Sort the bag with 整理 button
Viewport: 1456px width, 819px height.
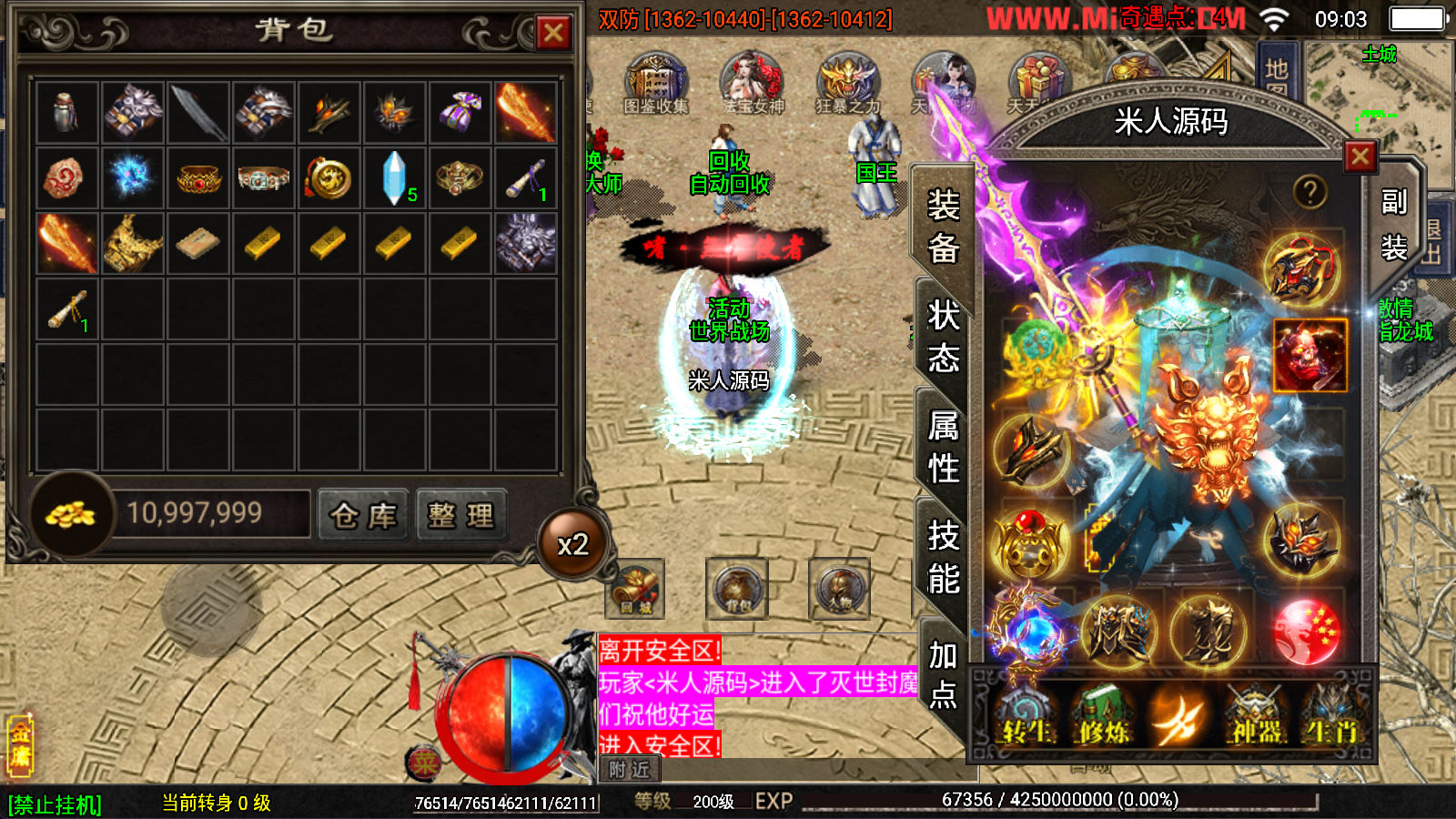461,516
